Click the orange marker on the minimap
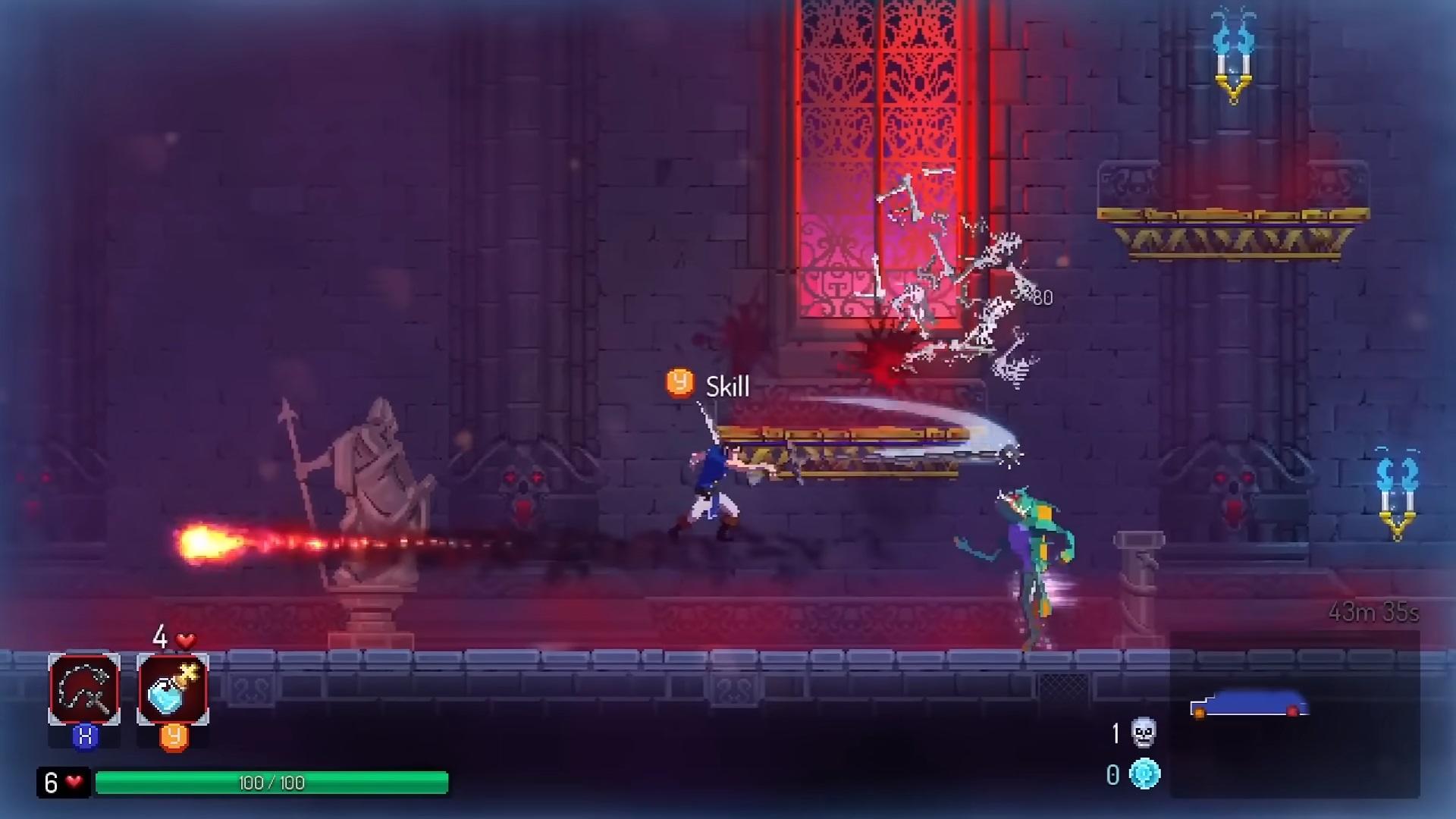Image resolution: width=1456 pixels, height=819 pixels. click(x=1200, y=713)
